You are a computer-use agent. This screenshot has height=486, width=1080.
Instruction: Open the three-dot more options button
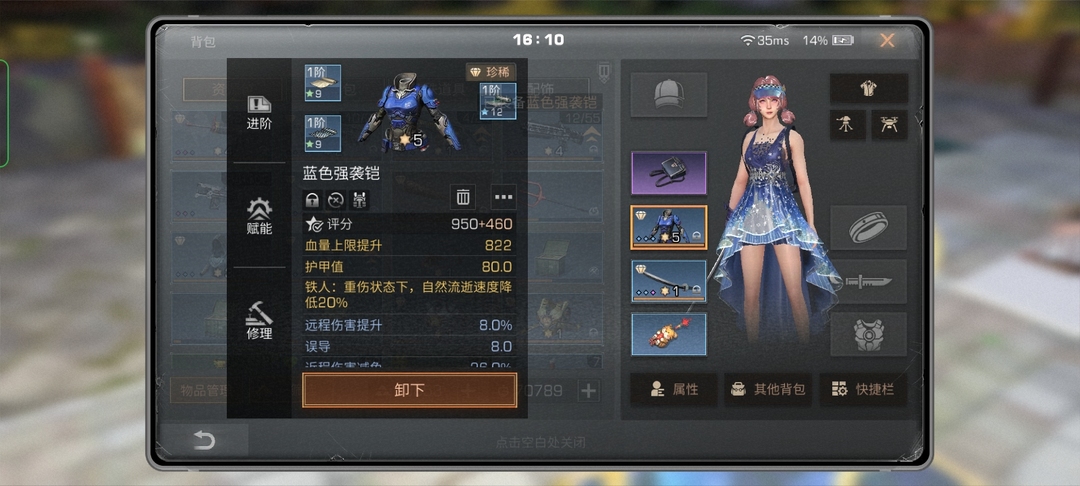point(503,197)
